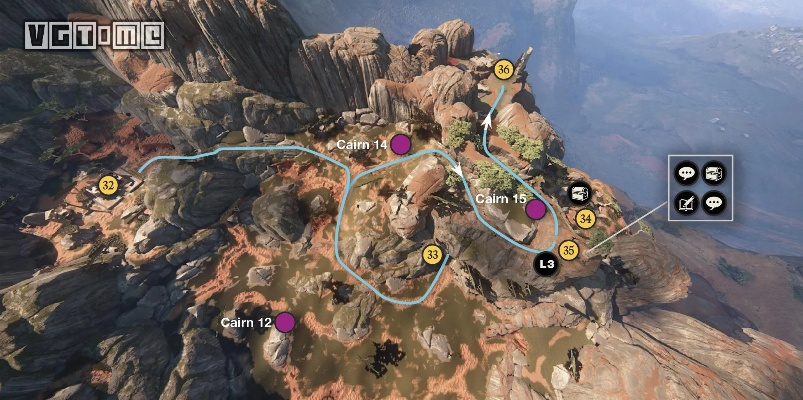Select the chest icon beside marker 34

point(579,194)
